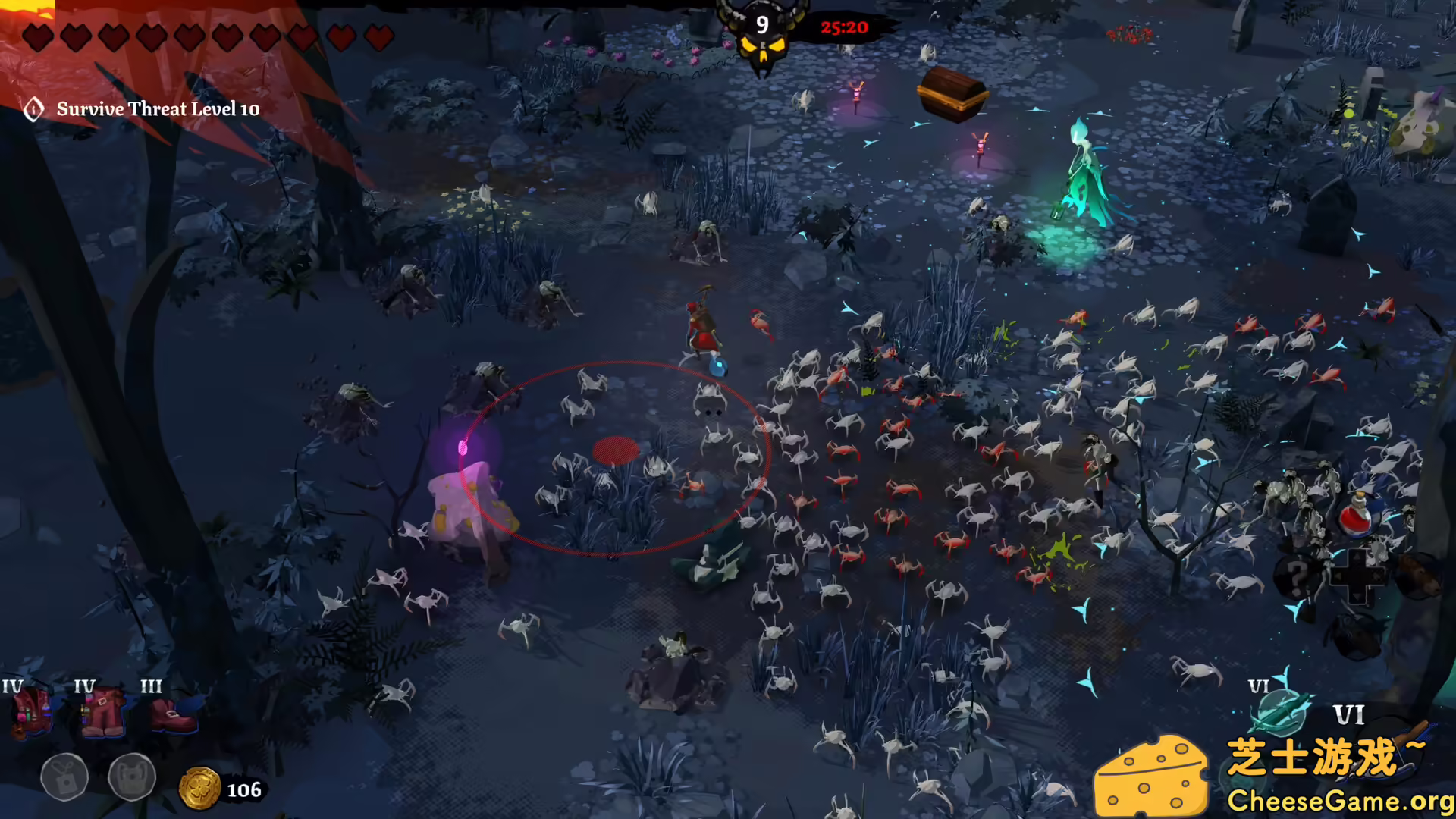Select the red buckled boot level III icon
The image size is (1456, 819).
coord(173,715)
